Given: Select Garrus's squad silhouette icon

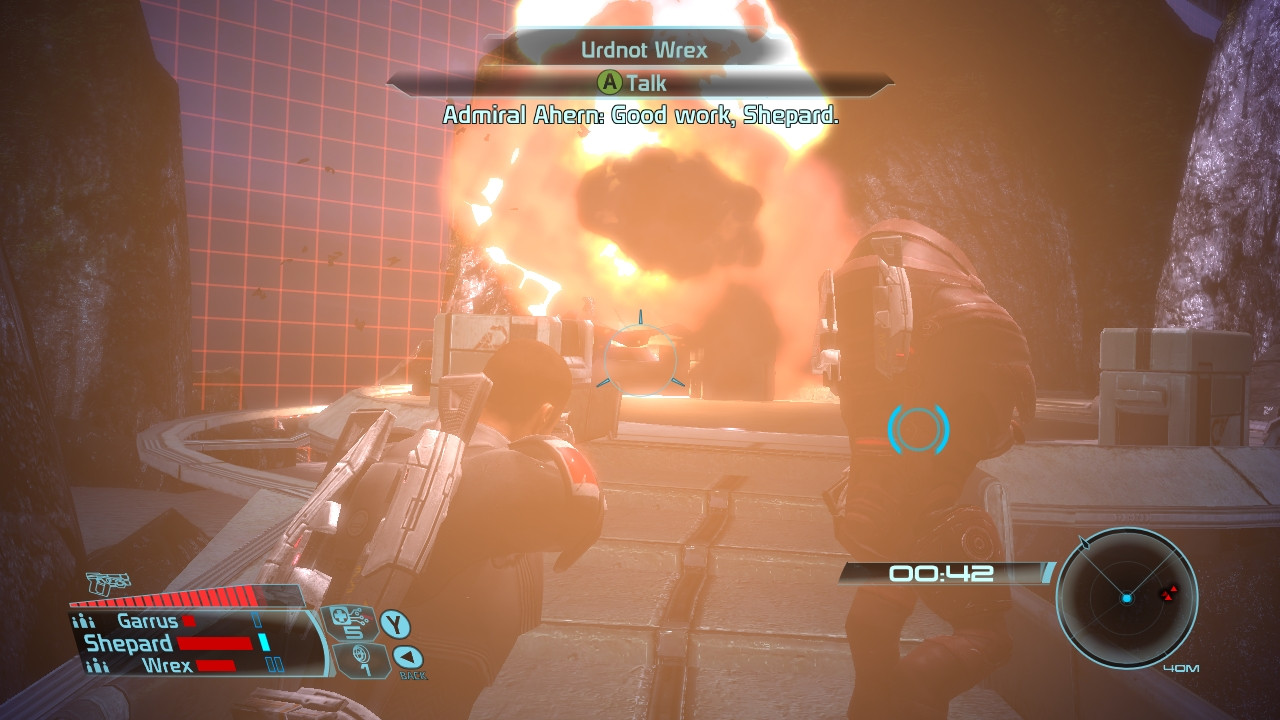Looking at the screenshot, I should click(85, 620).
